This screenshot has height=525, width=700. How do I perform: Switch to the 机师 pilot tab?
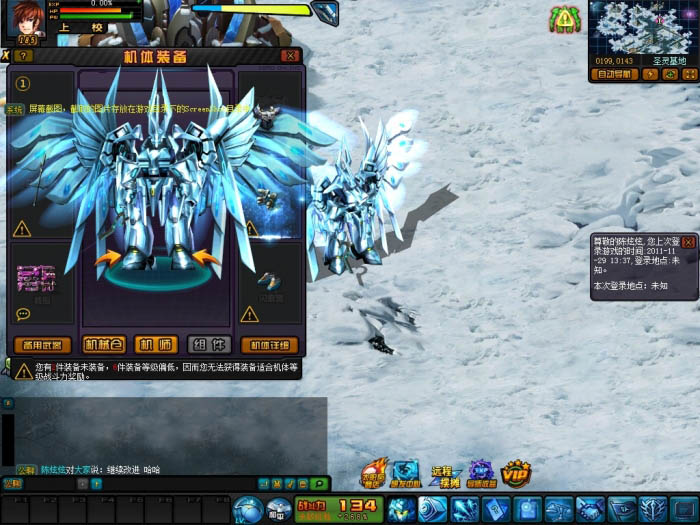155,345
